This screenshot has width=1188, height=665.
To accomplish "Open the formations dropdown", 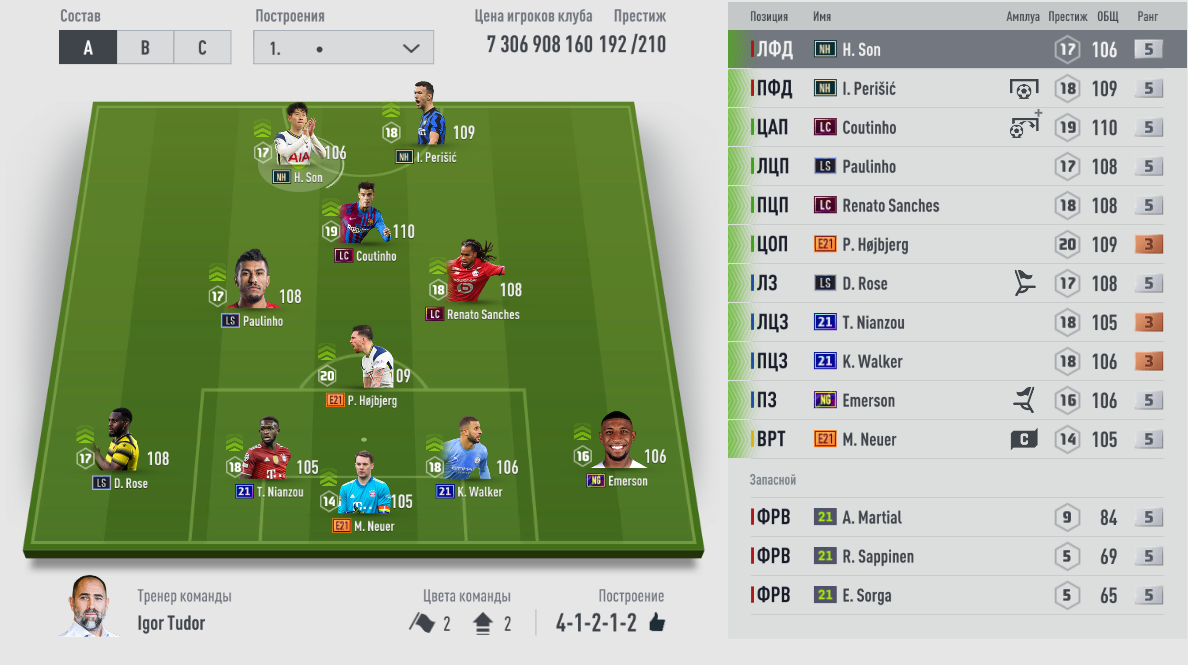I will pyautogui.click(x=343, y=48).
